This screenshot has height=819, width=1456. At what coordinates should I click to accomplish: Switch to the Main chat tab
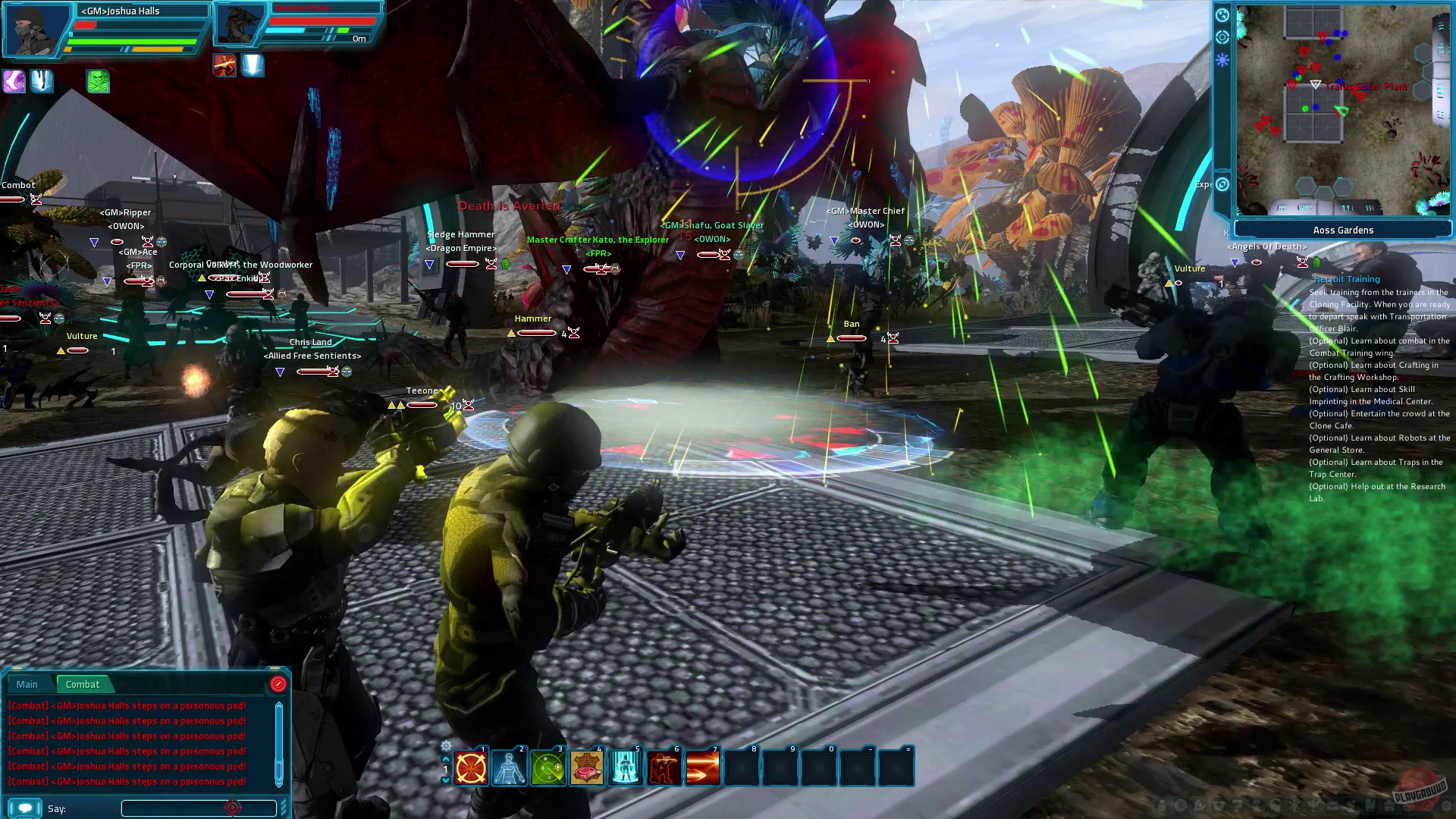click(x=27, y=685)
